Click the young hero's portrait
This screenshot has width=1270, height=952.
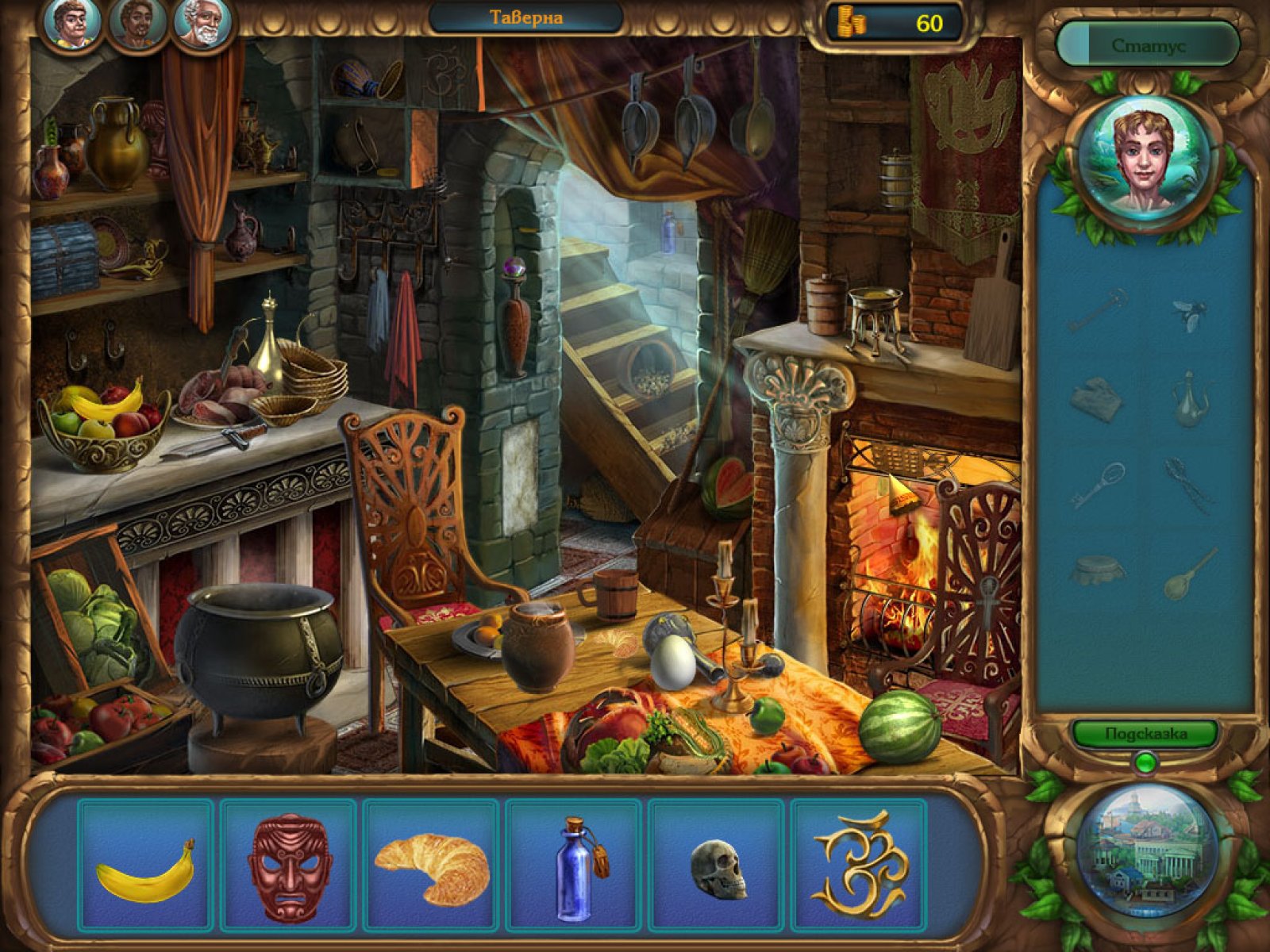[1144, 161]
